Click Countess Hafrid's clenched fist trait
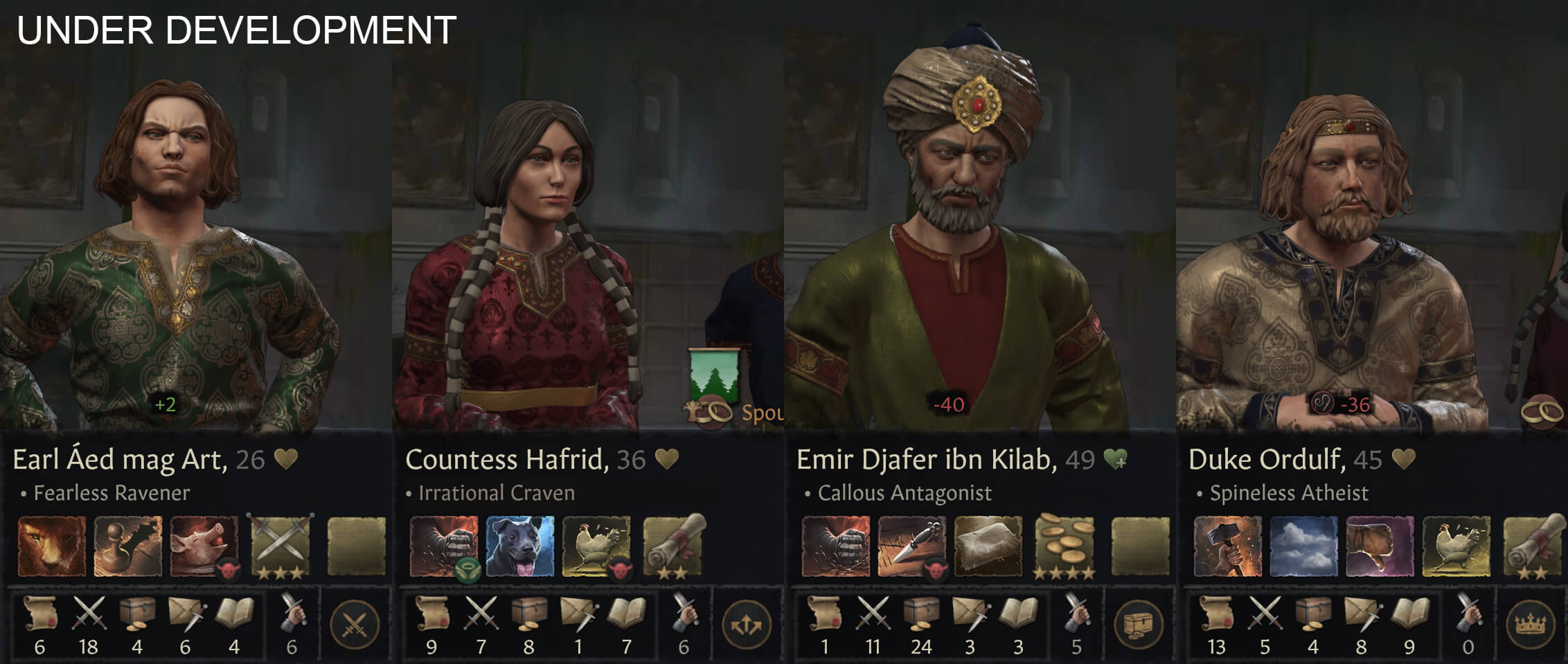The width and height of the screenshot is (1568, 664). coord(444,546)
